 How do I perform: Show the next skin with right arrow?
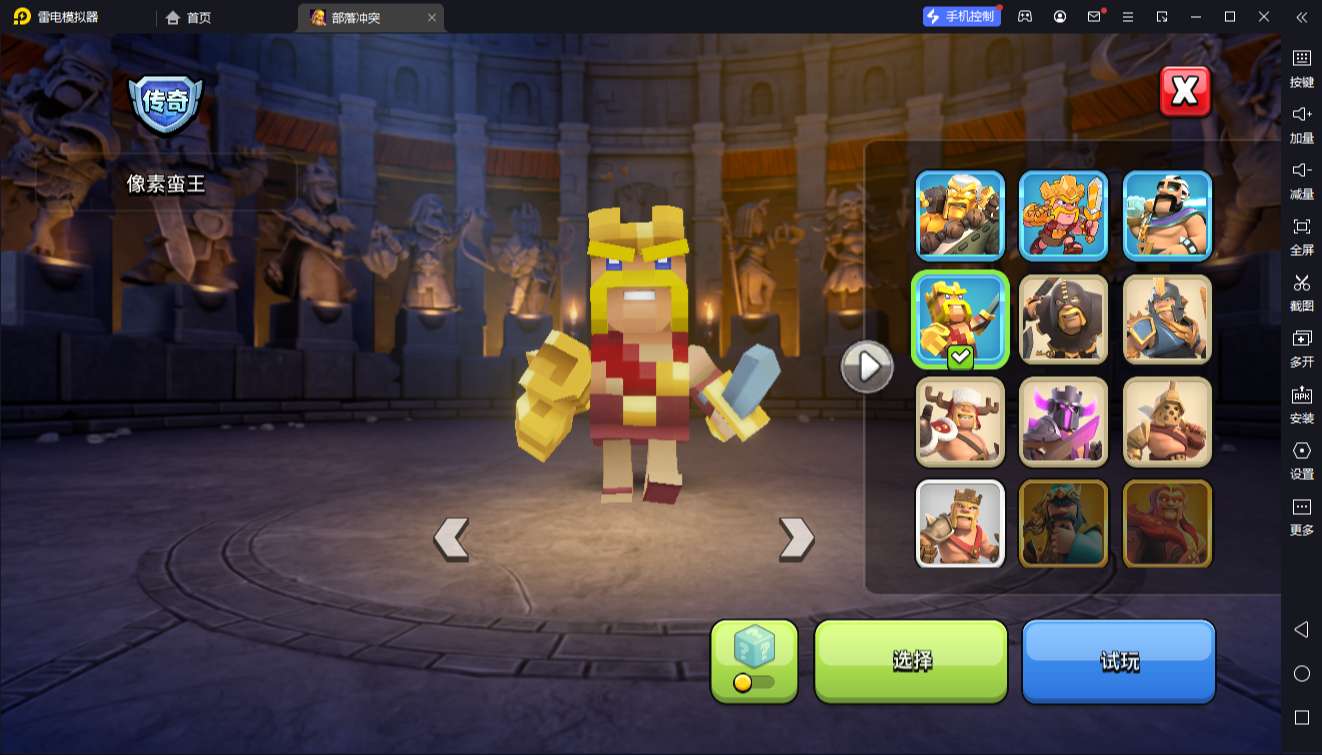coord(796,539)
